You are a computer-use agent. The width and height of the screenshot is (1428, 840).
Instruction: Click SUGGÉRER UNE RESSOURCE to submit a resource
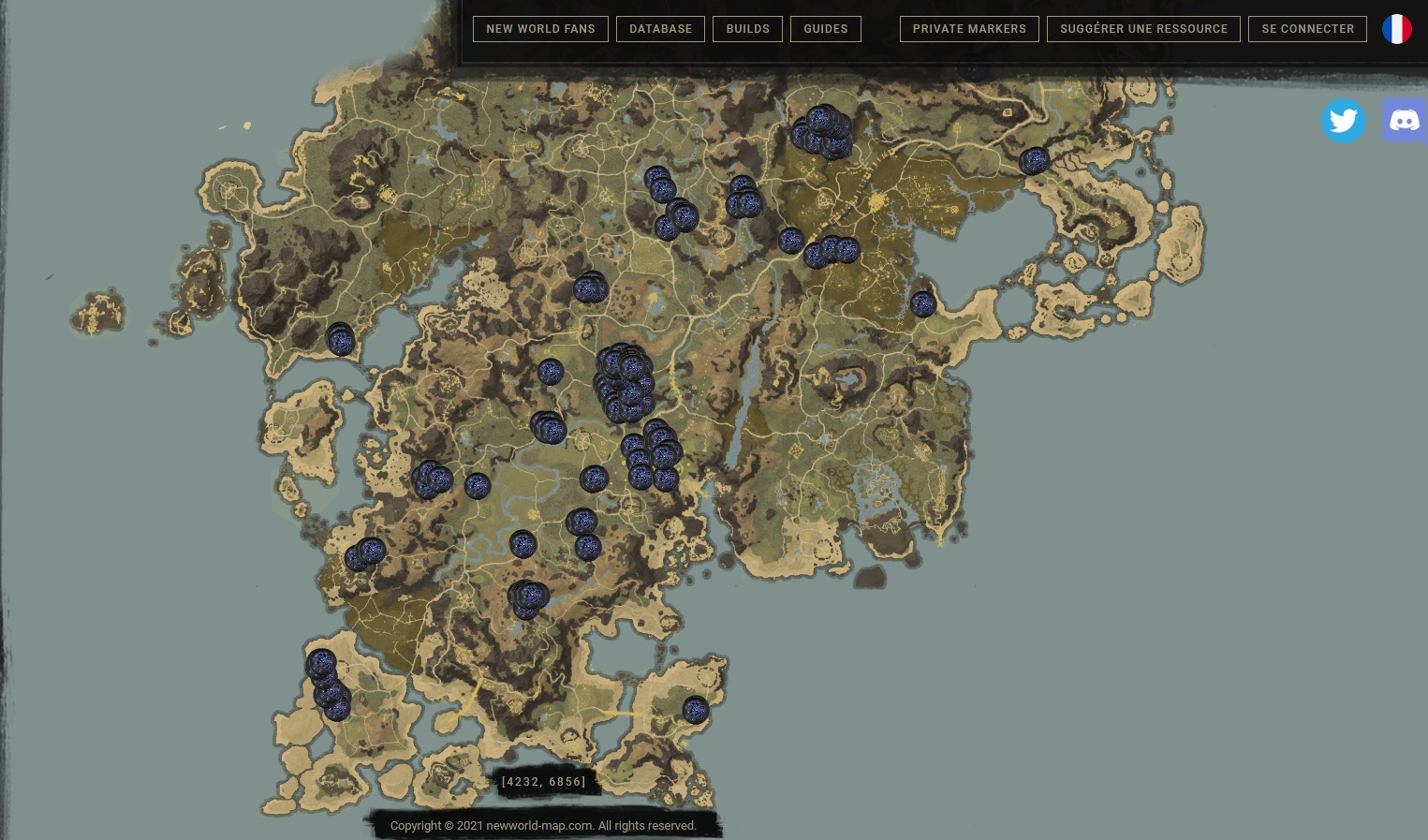point(1143,29)
